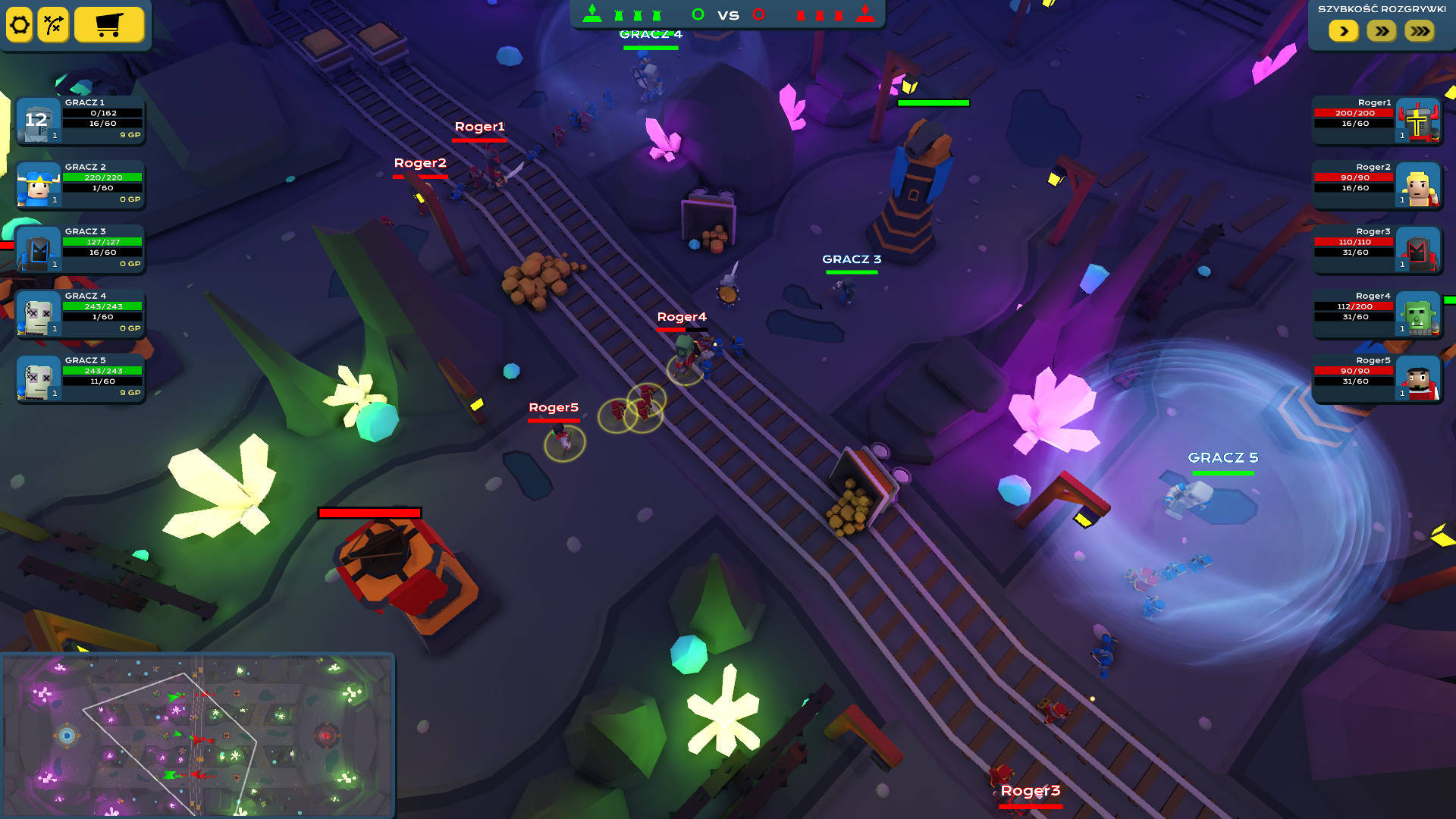Click the crossed tools button
1456x819 pixels.
coord(53,25)
